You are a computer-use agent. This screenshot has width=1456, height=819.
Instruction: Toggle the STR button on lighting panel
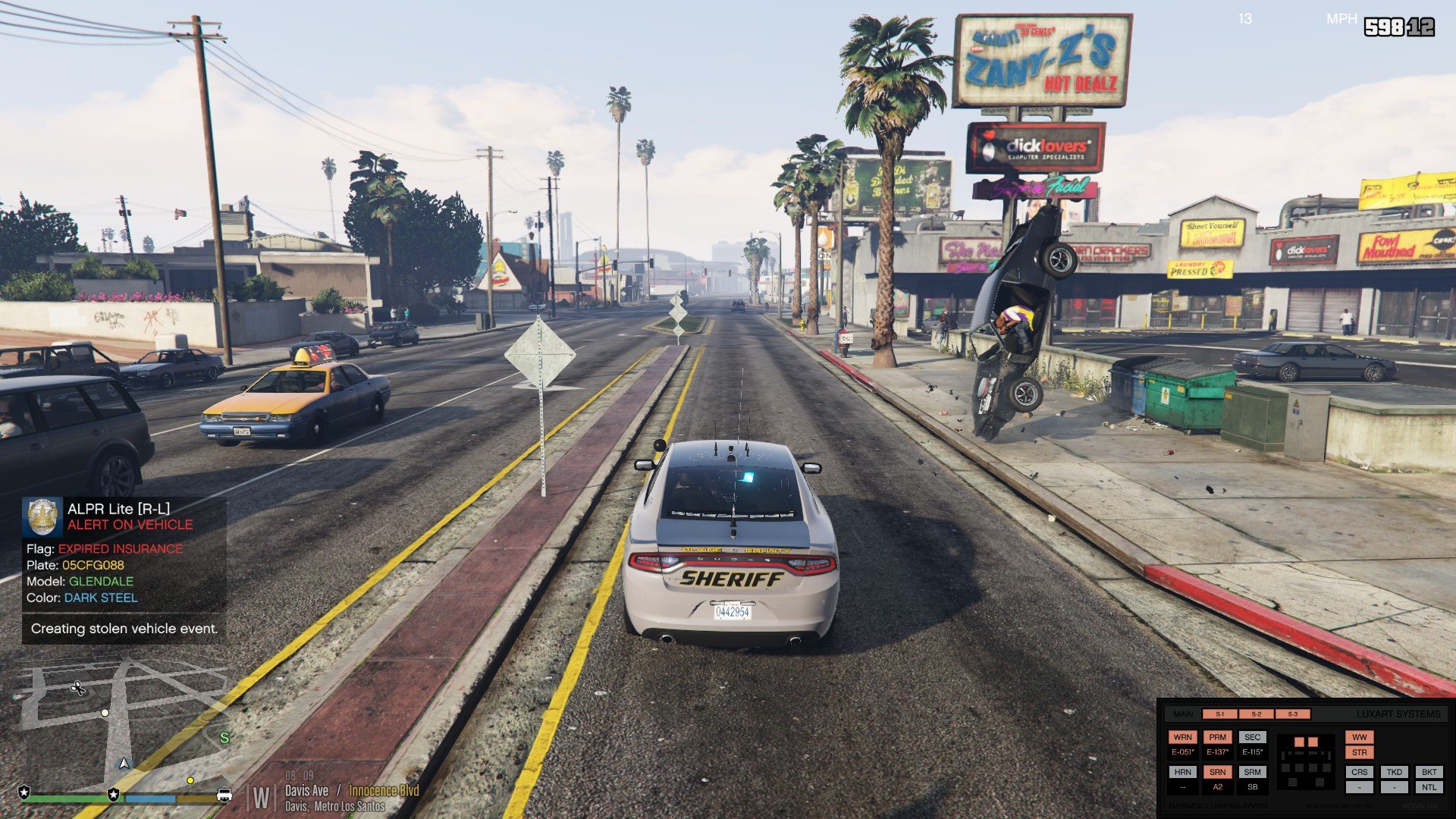point(1359,753)
